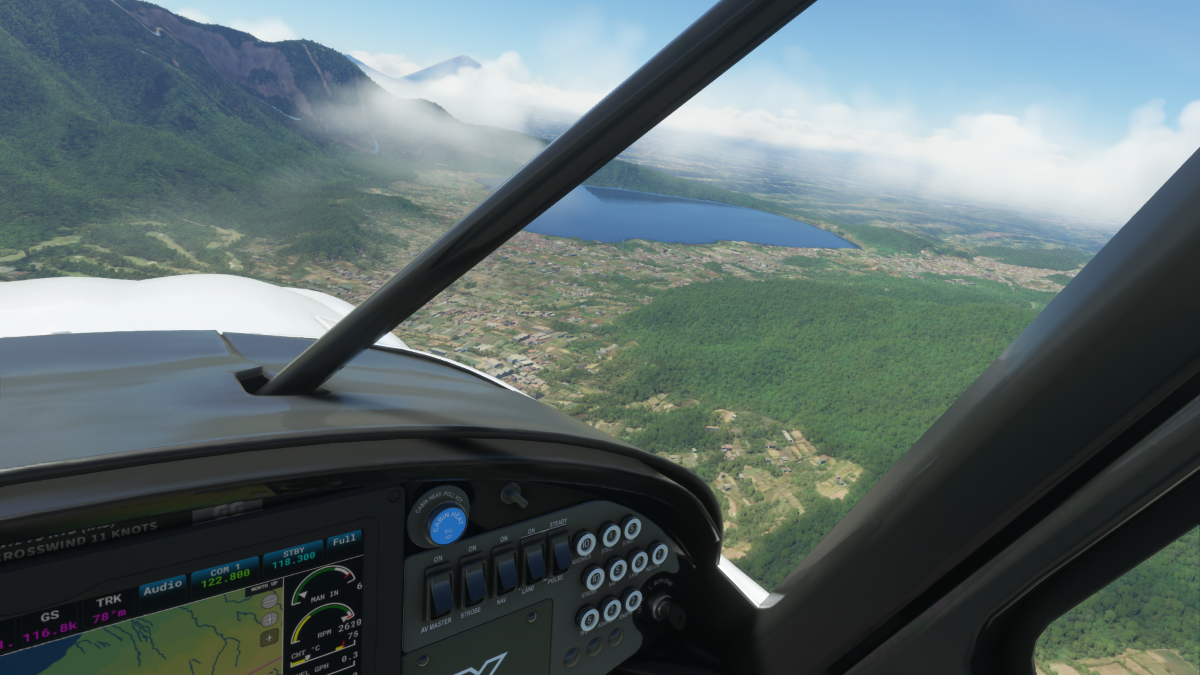Select the COM 1 122.800 frequency button
Viewport: 1200px width, 675px height.
pos(225,575)
